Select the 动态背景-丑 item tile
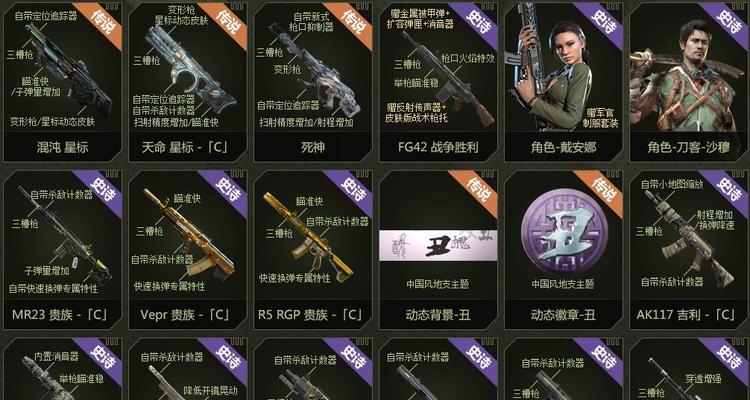 click(x=437, y=250)
